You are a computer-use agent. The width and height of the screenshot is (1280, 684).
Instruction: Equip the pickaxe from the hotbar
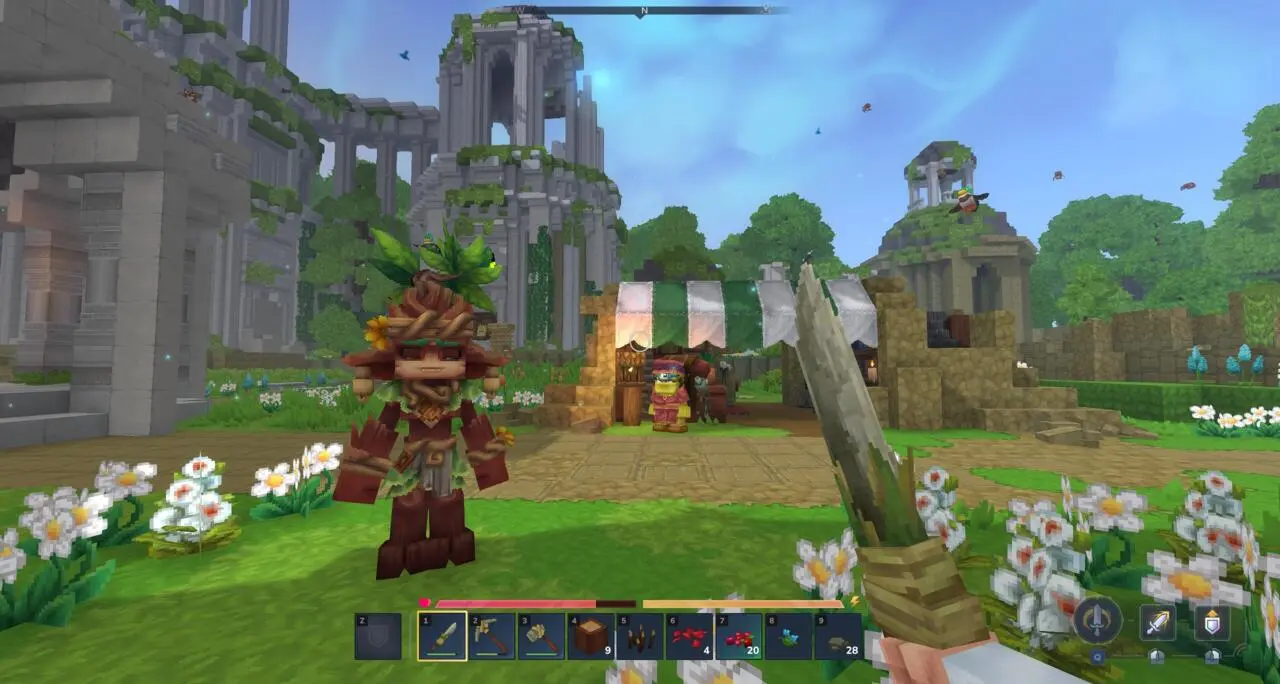coord(492,636)
